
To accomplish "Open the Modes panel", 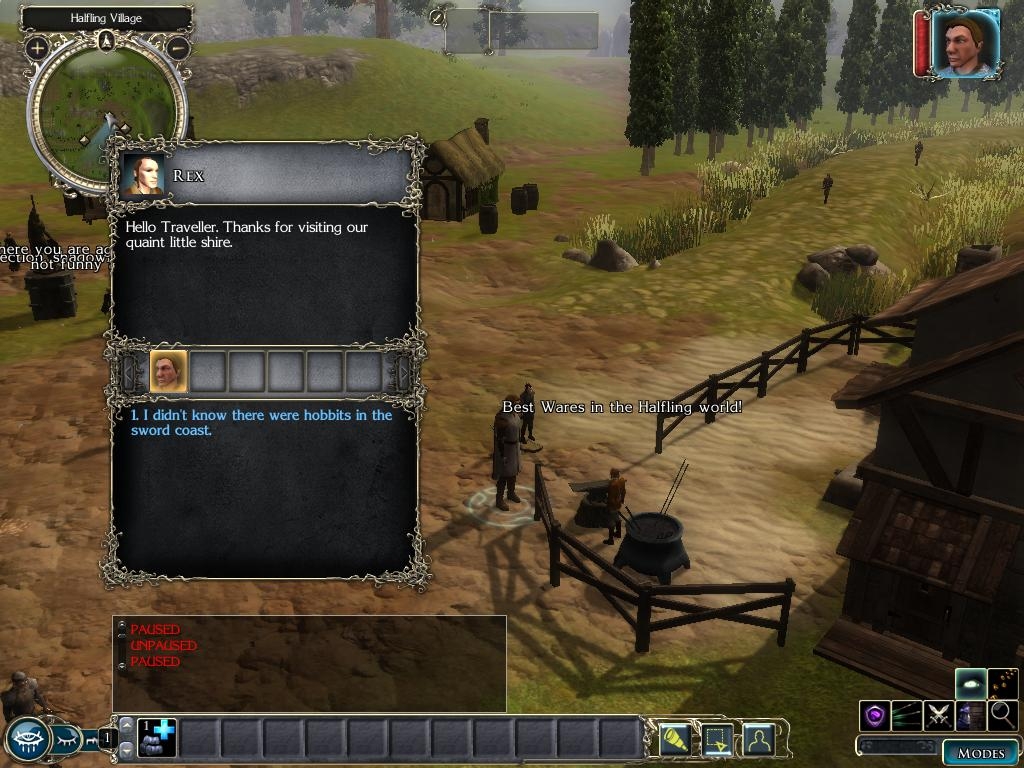I will click(980, 752).
